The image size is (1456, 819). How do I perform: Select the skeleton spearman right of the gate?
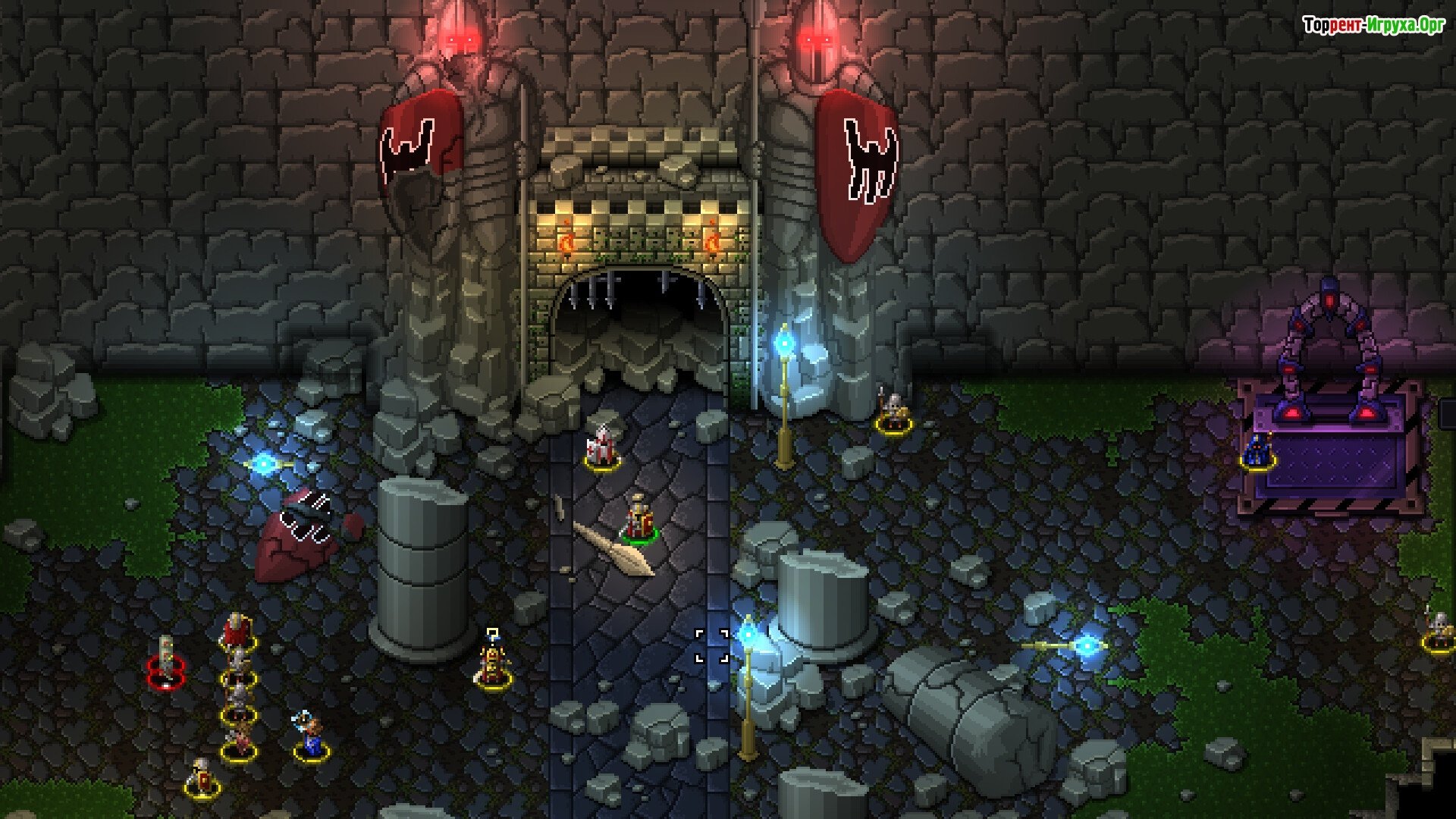click(x=893, y=412)
